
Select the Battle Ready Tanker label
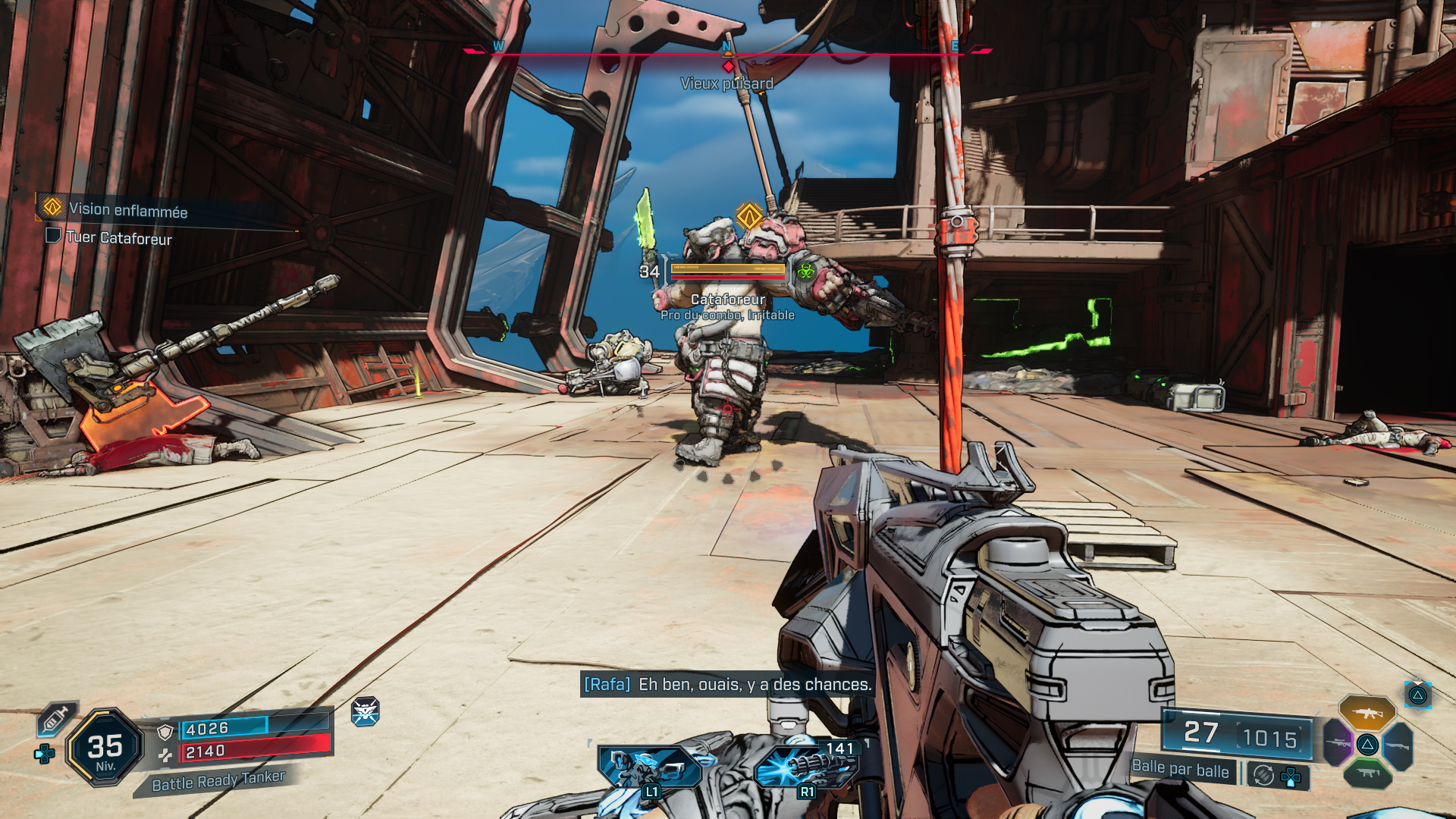coord(218,780)
